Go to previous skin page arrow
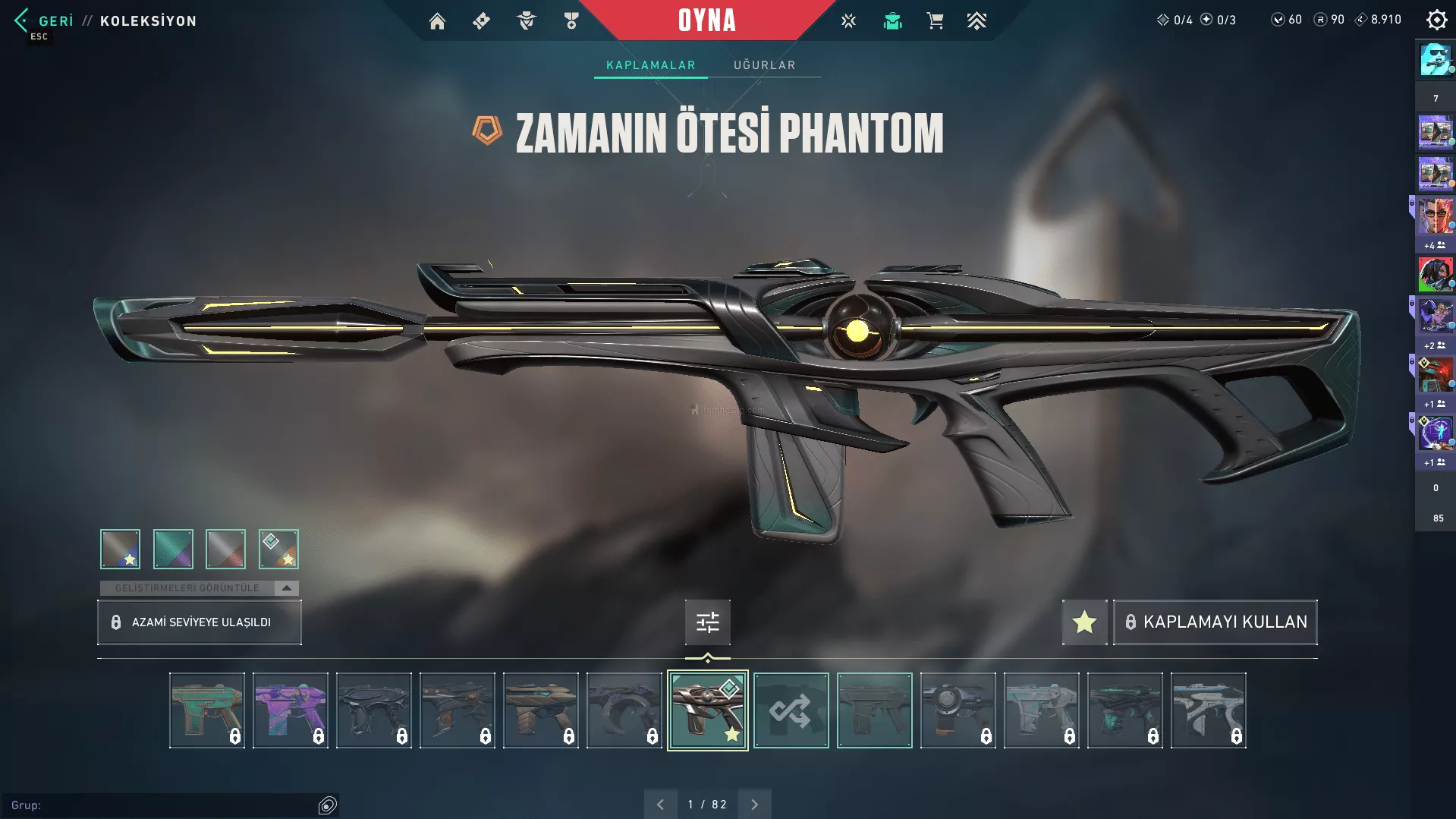Screen dimensions: 1456x819 660,805
